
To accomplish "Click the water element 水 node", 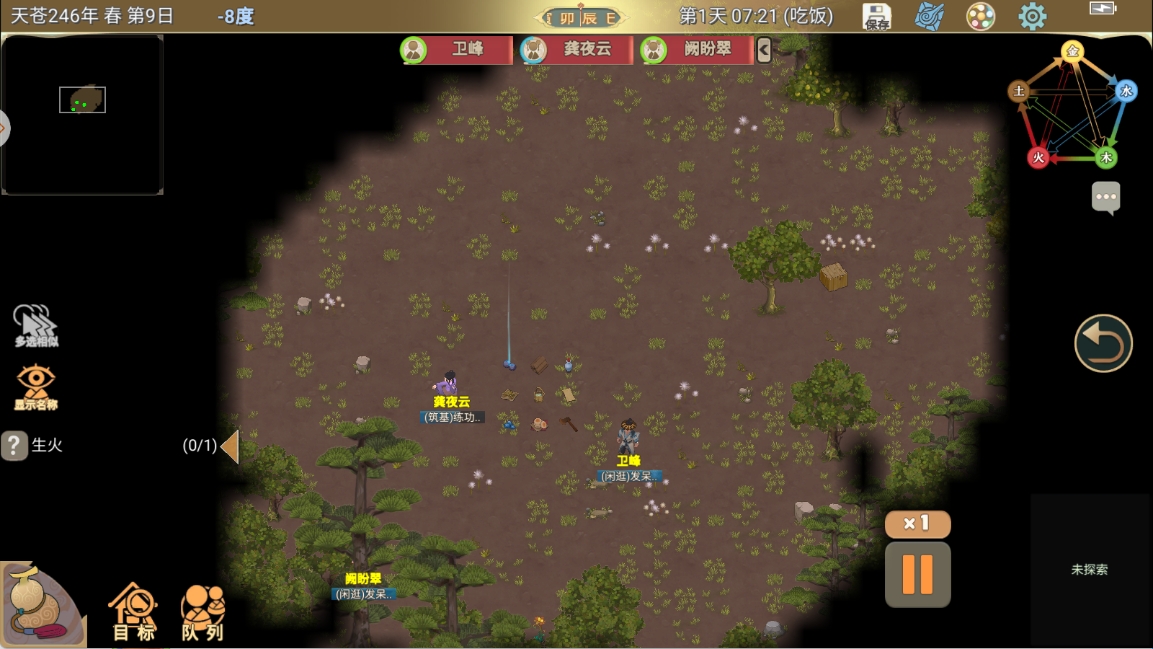I will click(x=1126, y=91).
